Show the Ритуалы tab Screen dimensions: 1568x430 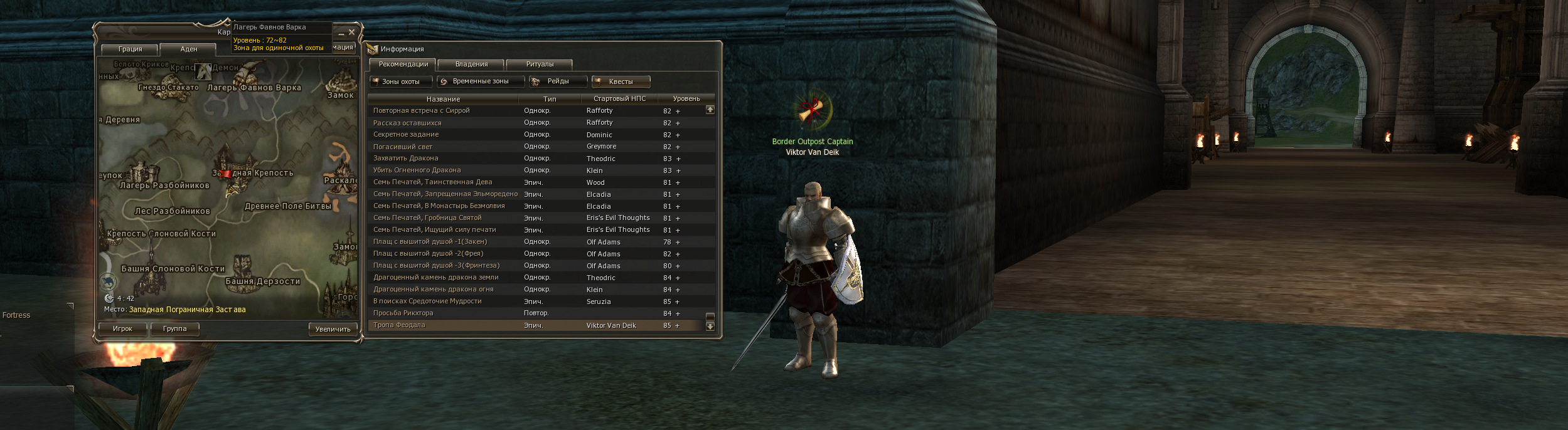click(540, 64)
